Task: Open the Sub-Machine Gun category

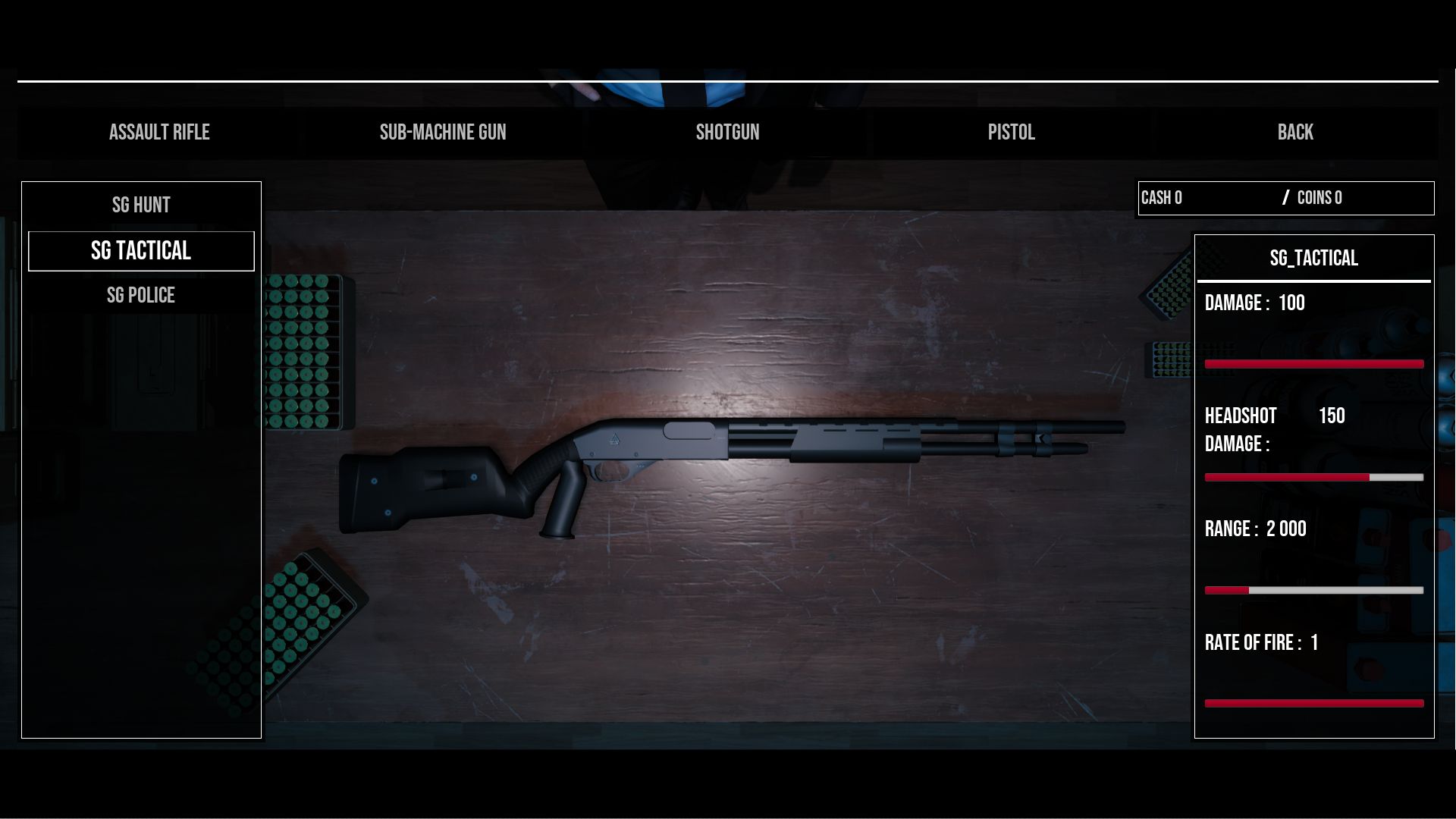Action: point(443,133)
